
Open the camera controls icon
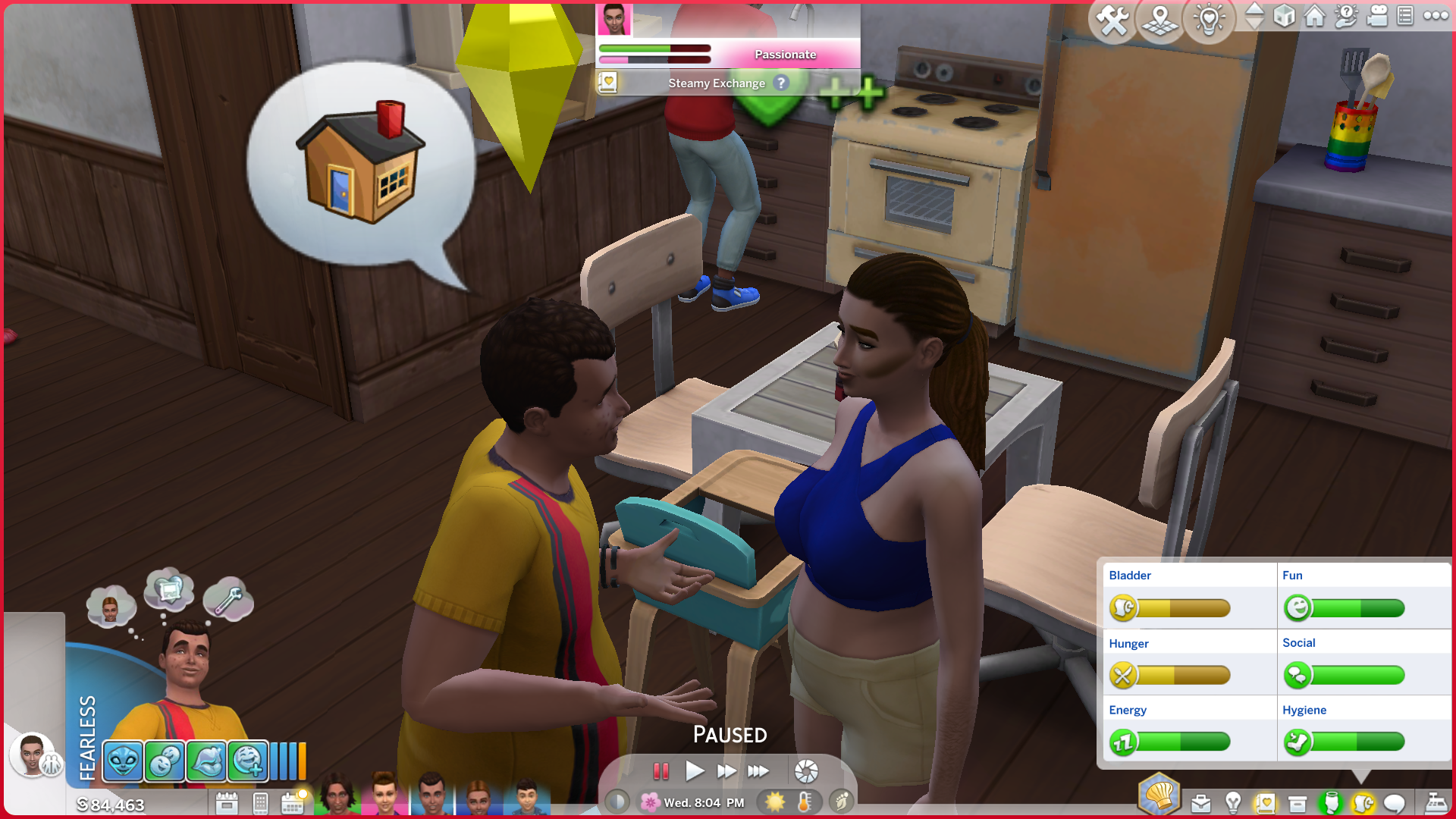1377,15
